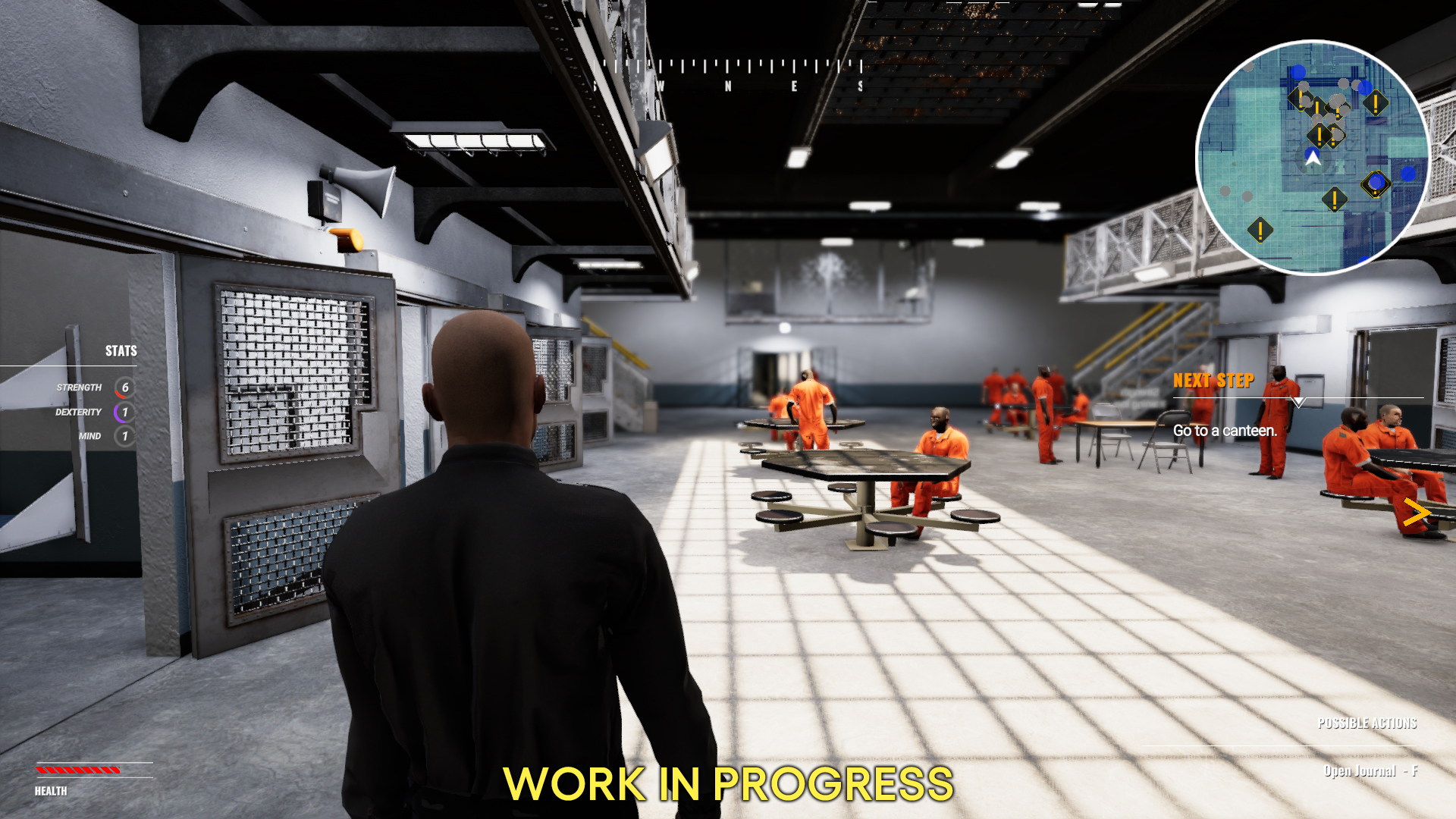This screenshot has width=1456, height=819.
Task: Click the 'Go to a canteen' objective text
Action: point(1225,431)
